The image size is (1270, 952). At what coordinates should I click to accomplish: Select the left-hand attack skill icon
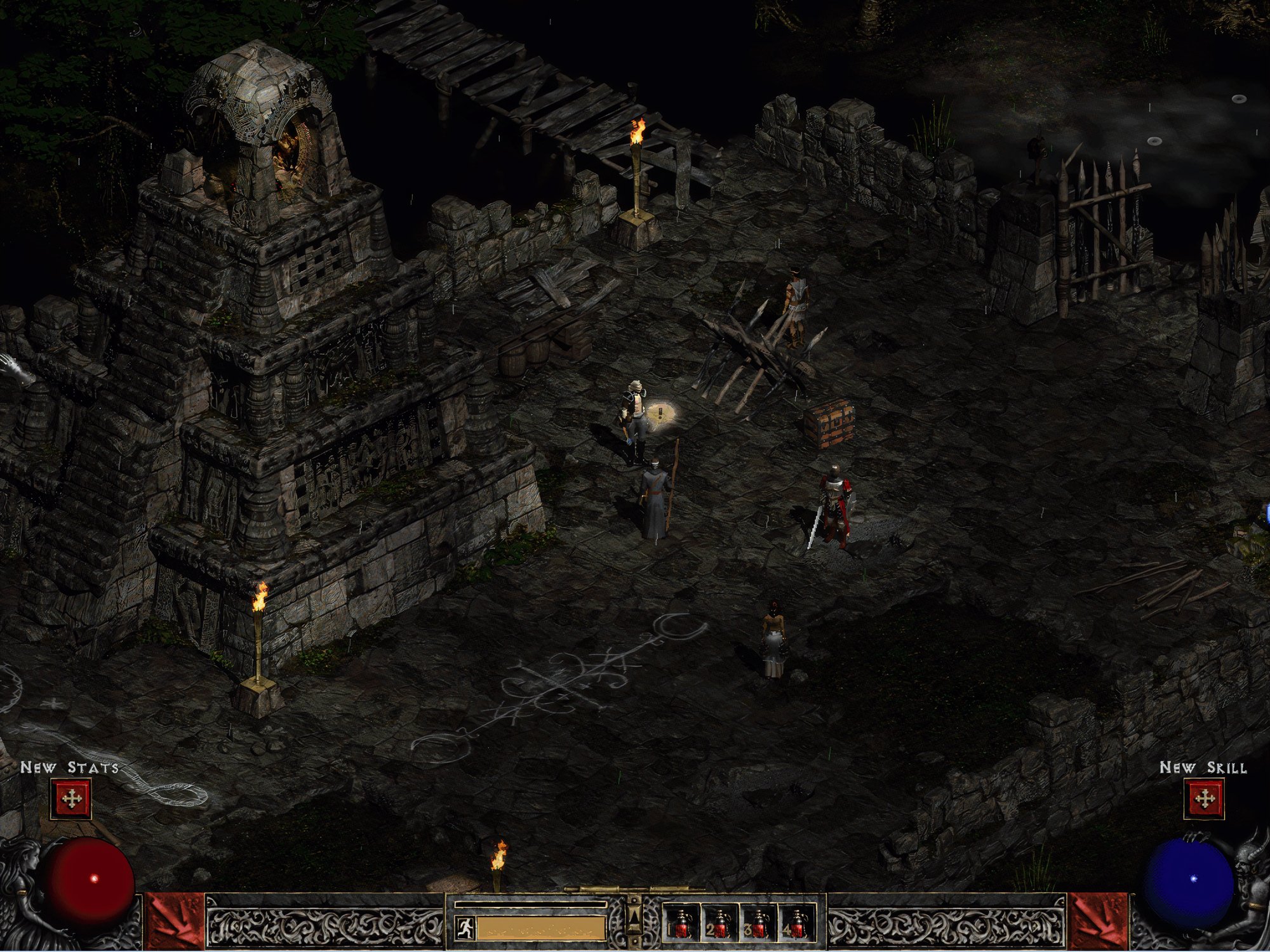pyautogui.click(x=175, y=920)
